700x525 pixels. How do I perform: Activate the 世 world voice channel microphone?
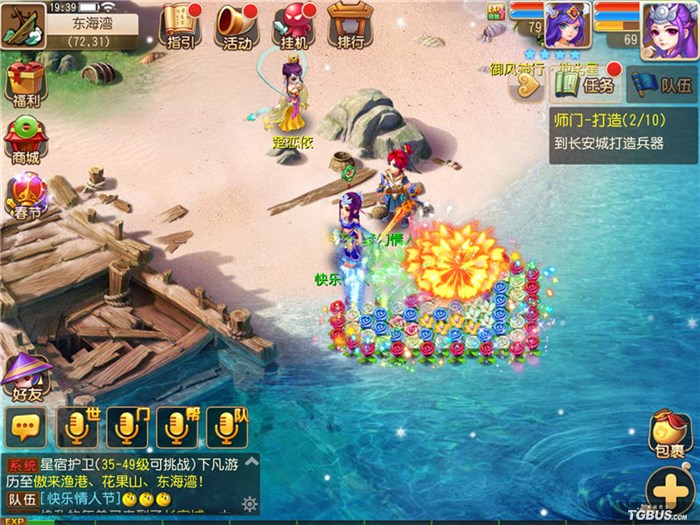pyautogui.click(x=77, y=427)
